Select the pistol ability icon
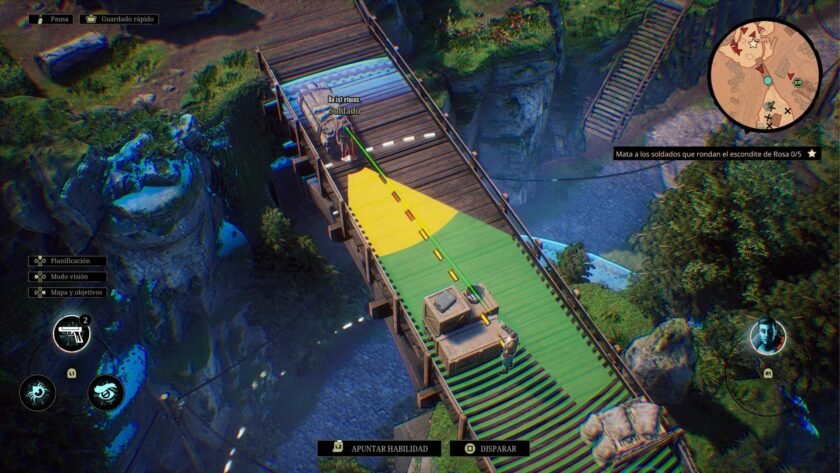The height and width of the screenshot is (473, 840). pyautogui.click(x=71, y=334)
